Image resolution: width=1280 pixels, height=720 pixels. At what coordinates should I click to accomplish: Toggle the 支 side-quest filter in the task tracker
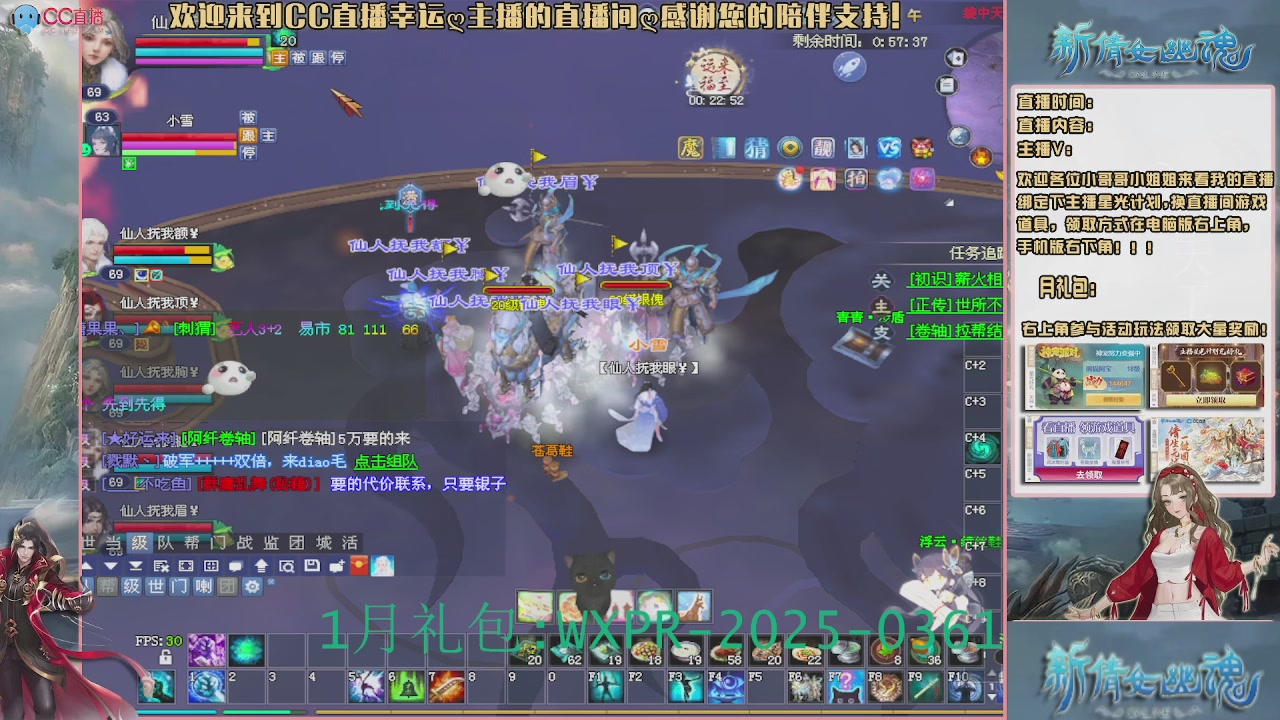[x=881, y=332]
